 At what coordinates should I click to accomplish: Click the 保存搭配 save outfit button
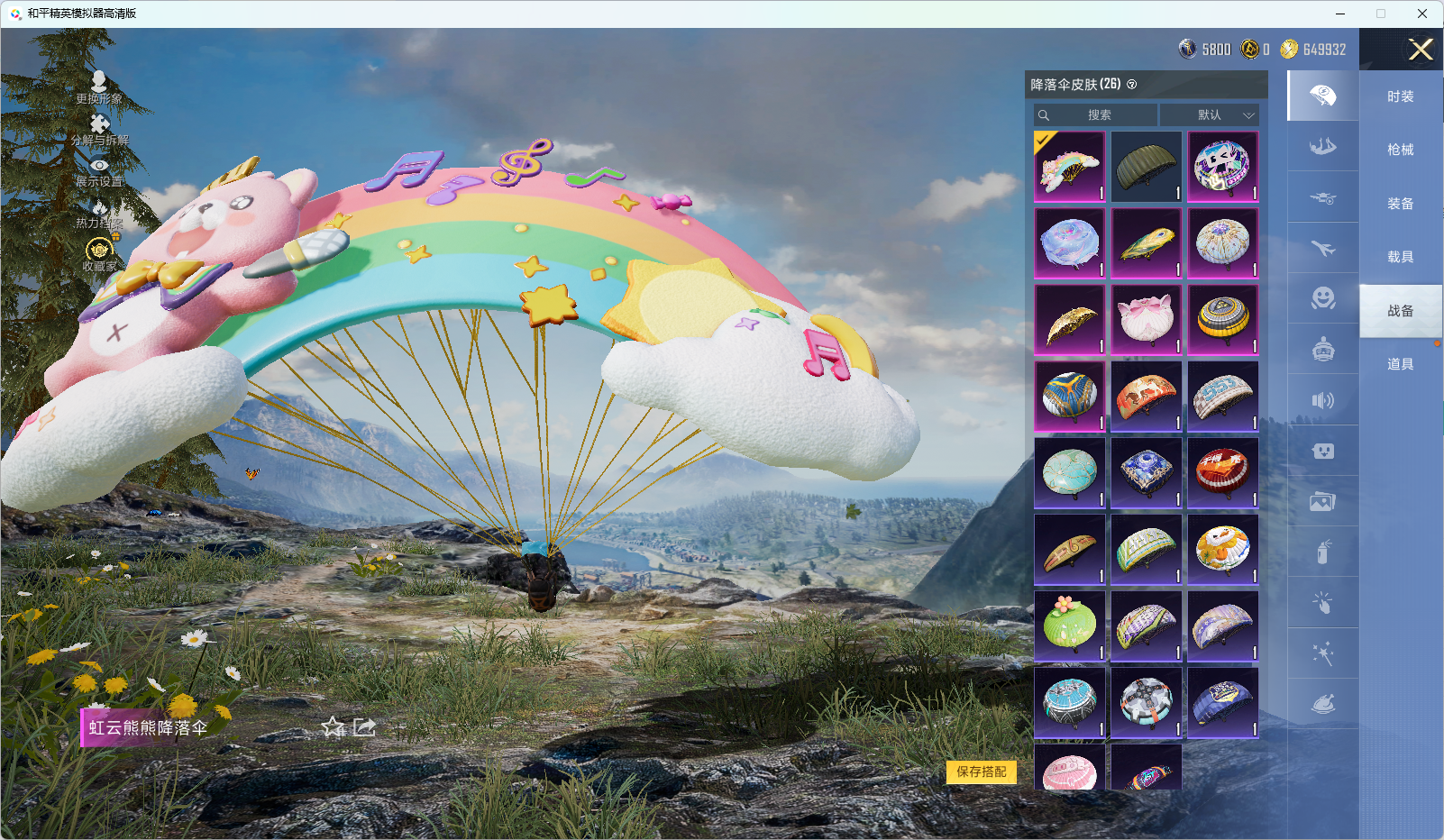981,772
